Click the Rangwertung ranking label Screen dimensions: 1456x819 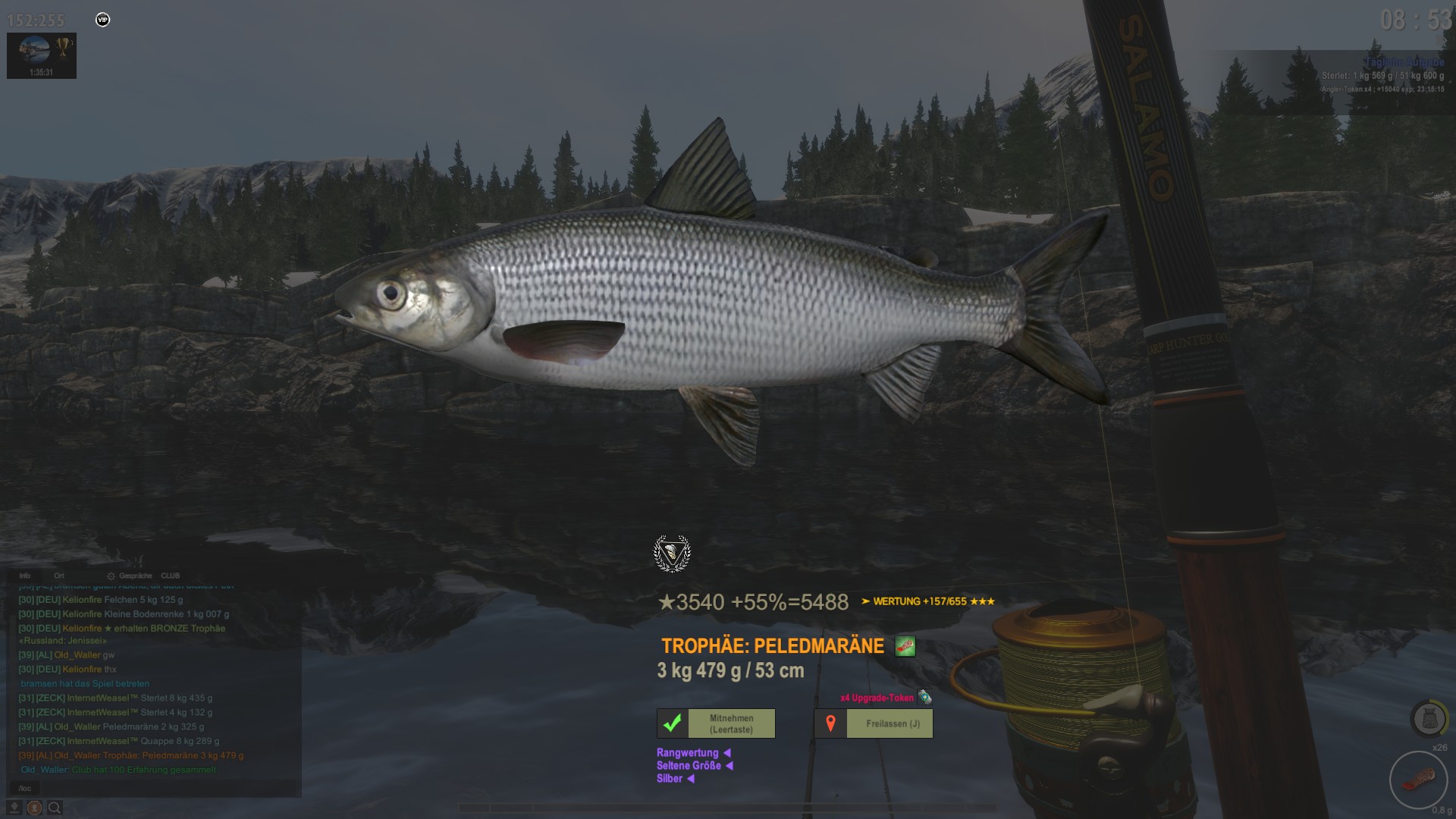[688, 753]
